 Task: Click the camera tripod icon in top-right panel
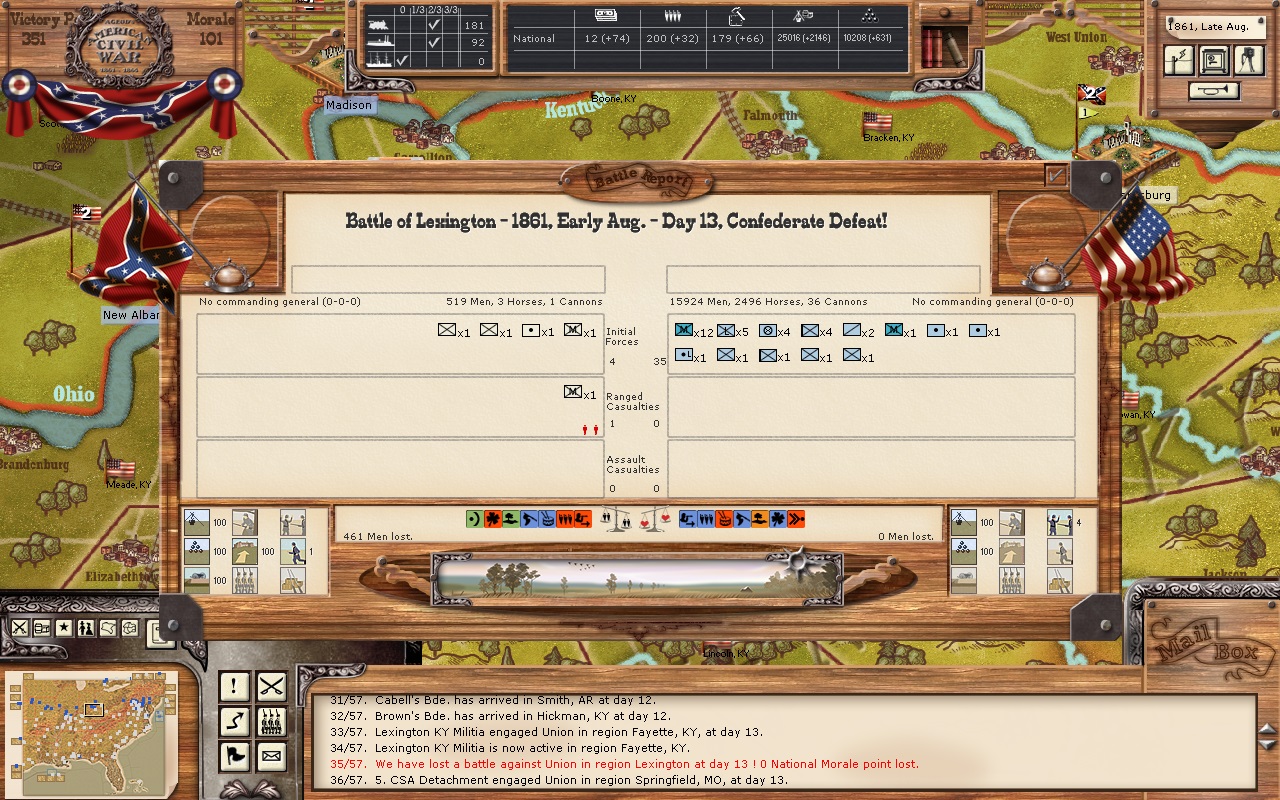pos(1247,60)
